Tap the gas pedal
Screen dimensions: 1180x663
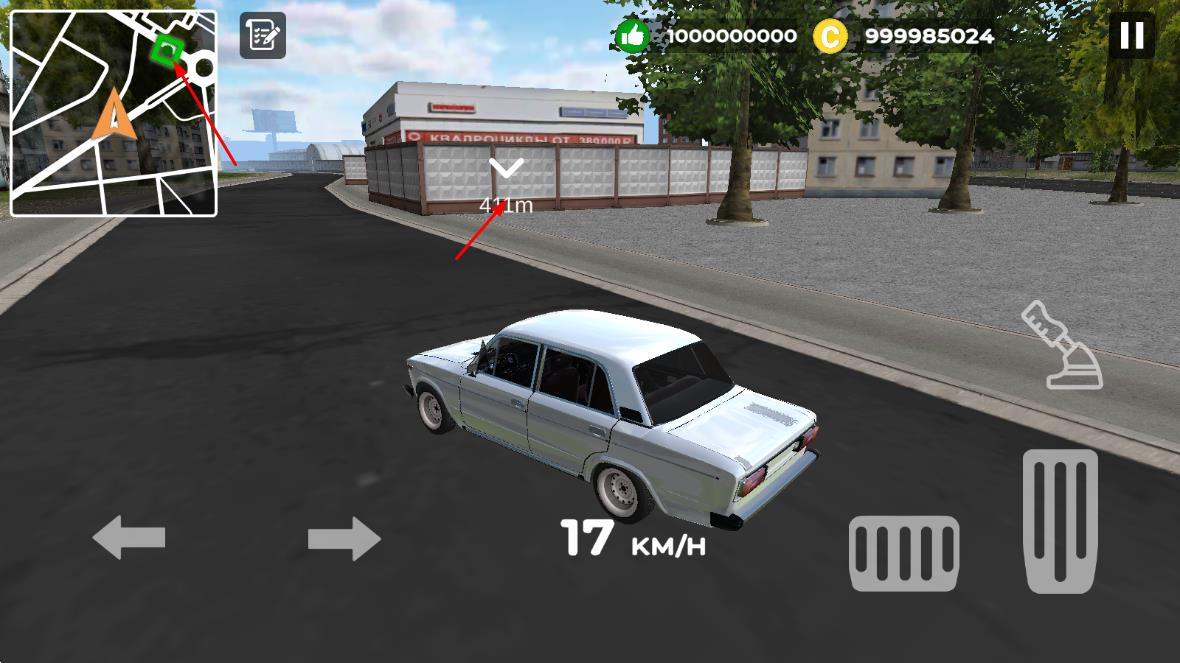[x=1060, y=520]
